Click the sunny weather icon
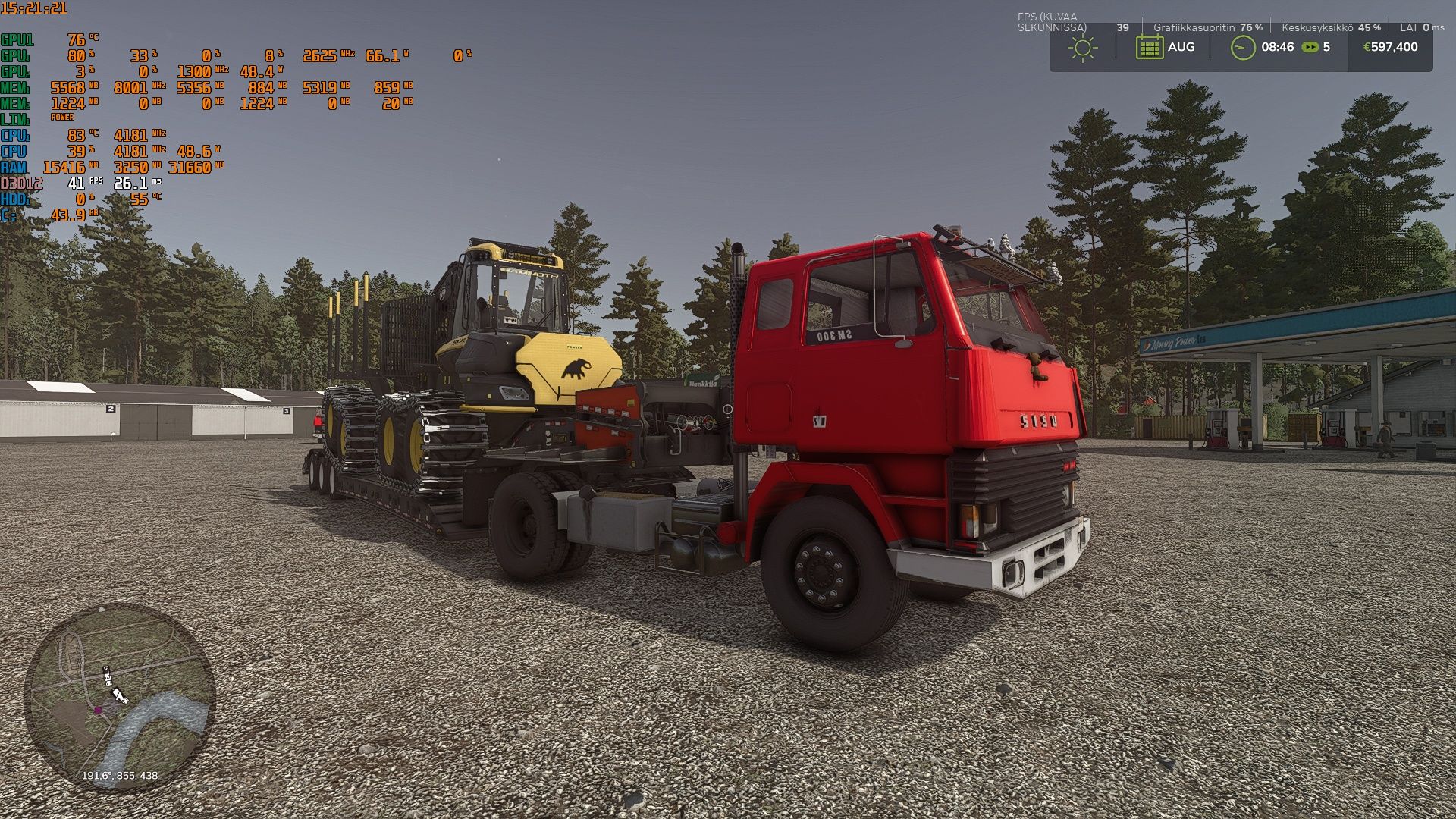 tap(1082, 48)
